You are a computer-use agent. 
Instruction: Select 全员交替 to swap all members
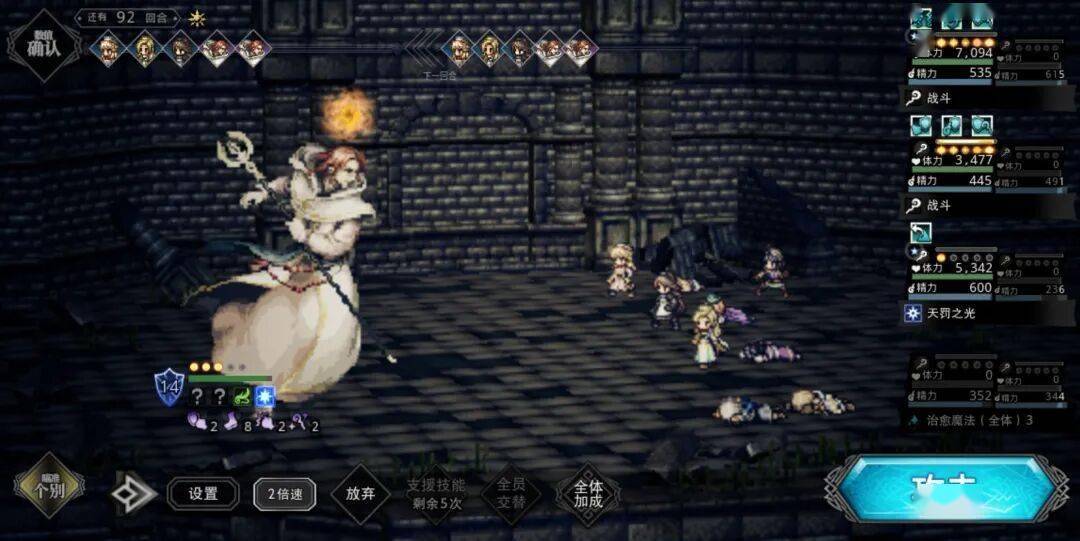511,493
